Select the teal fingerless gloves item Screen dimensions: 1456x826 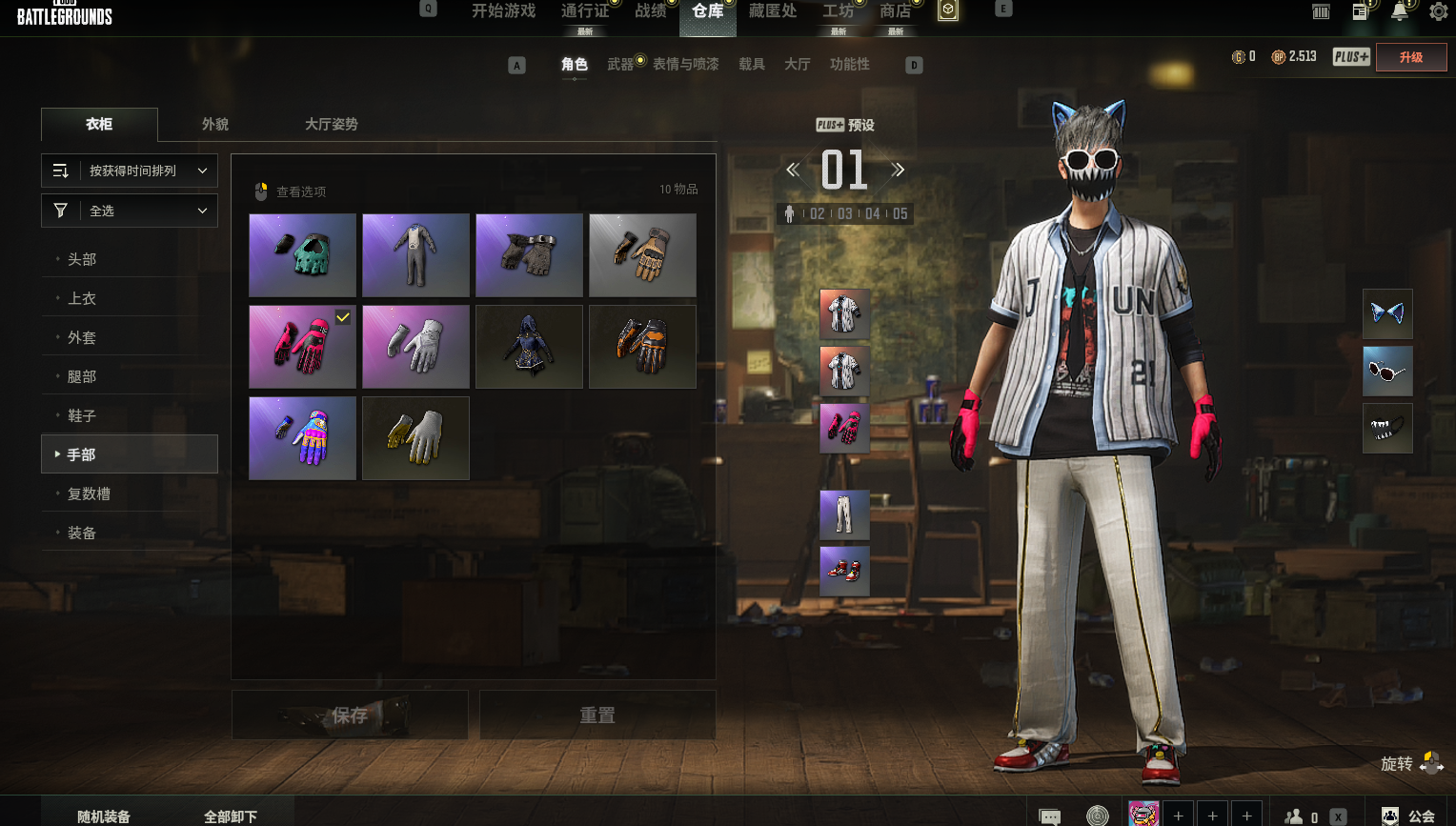[302, 254]
